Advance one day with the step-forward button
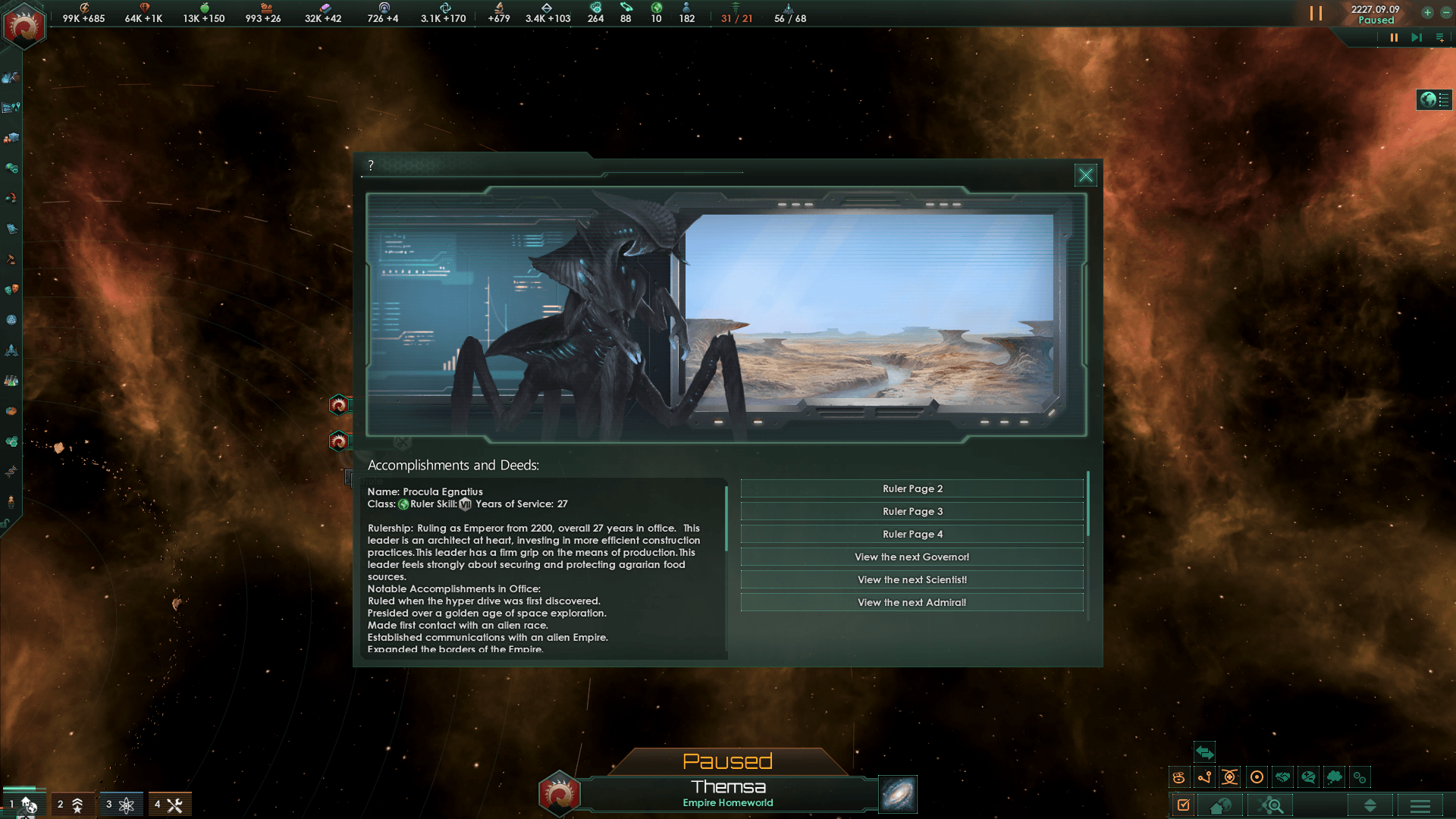 pos(1416,37)
